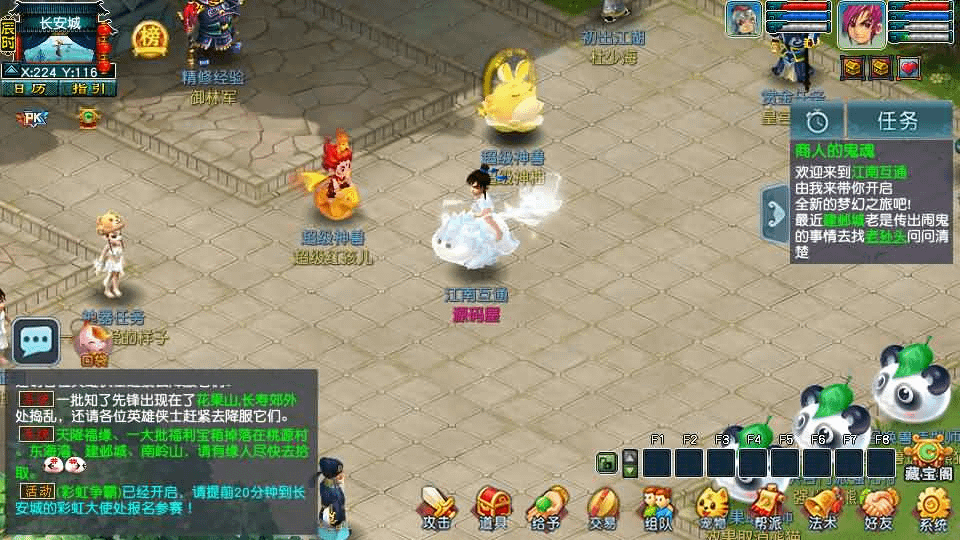Open the 交易 trade window
The height and width of the screenshot is (540, 960).
coord(602,507)
